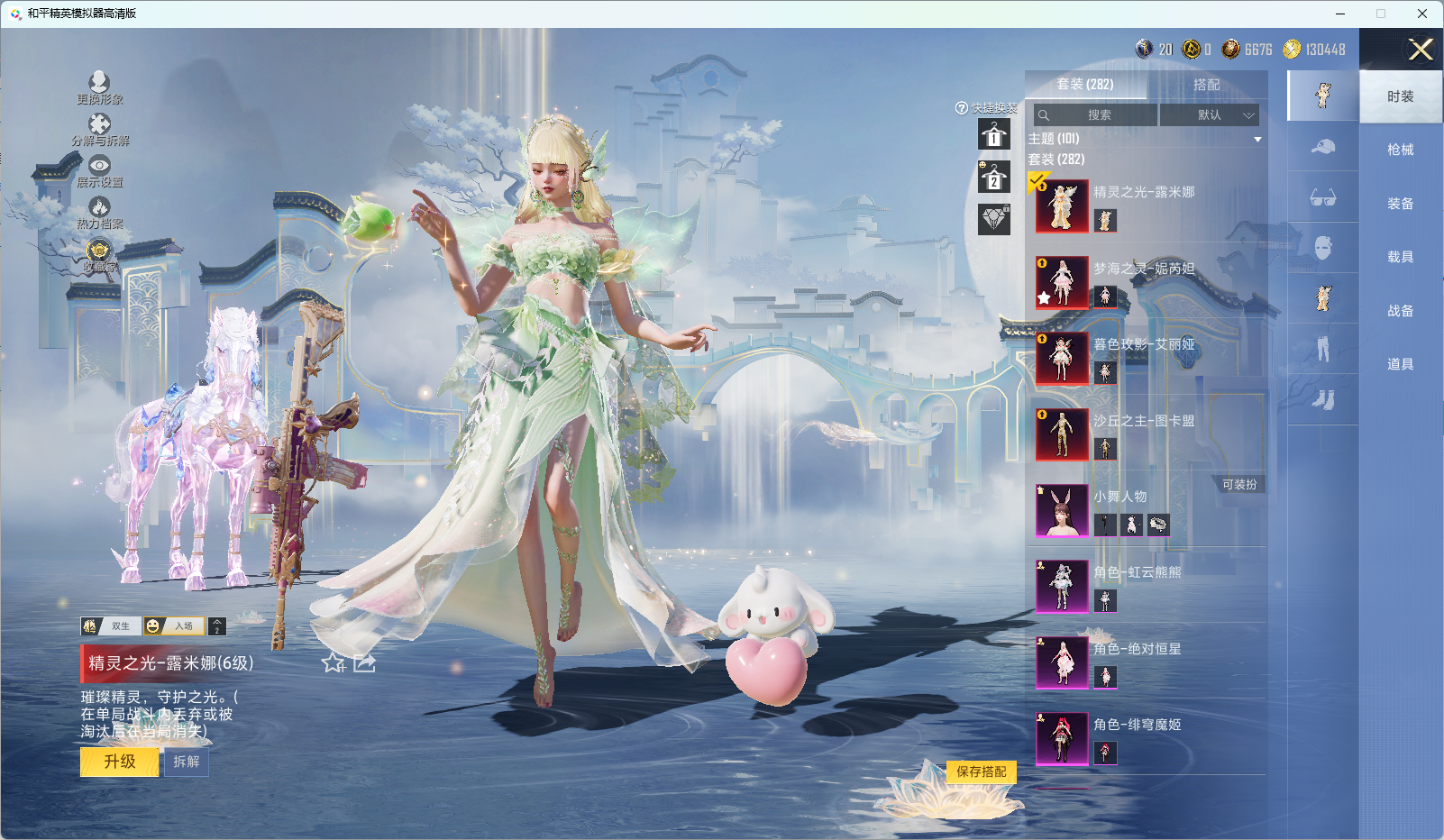
Task: Open 更换形象 change appearance
Action: point(99,87)
